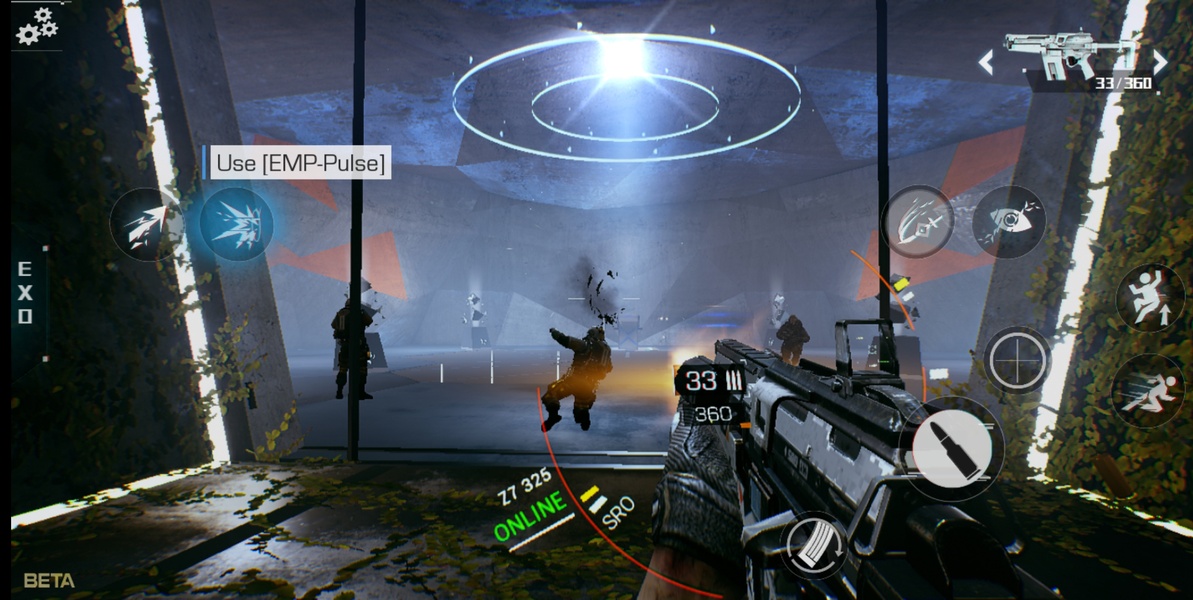
Task: Switch to the next weapon arrow
Action: pos(1160,63)
